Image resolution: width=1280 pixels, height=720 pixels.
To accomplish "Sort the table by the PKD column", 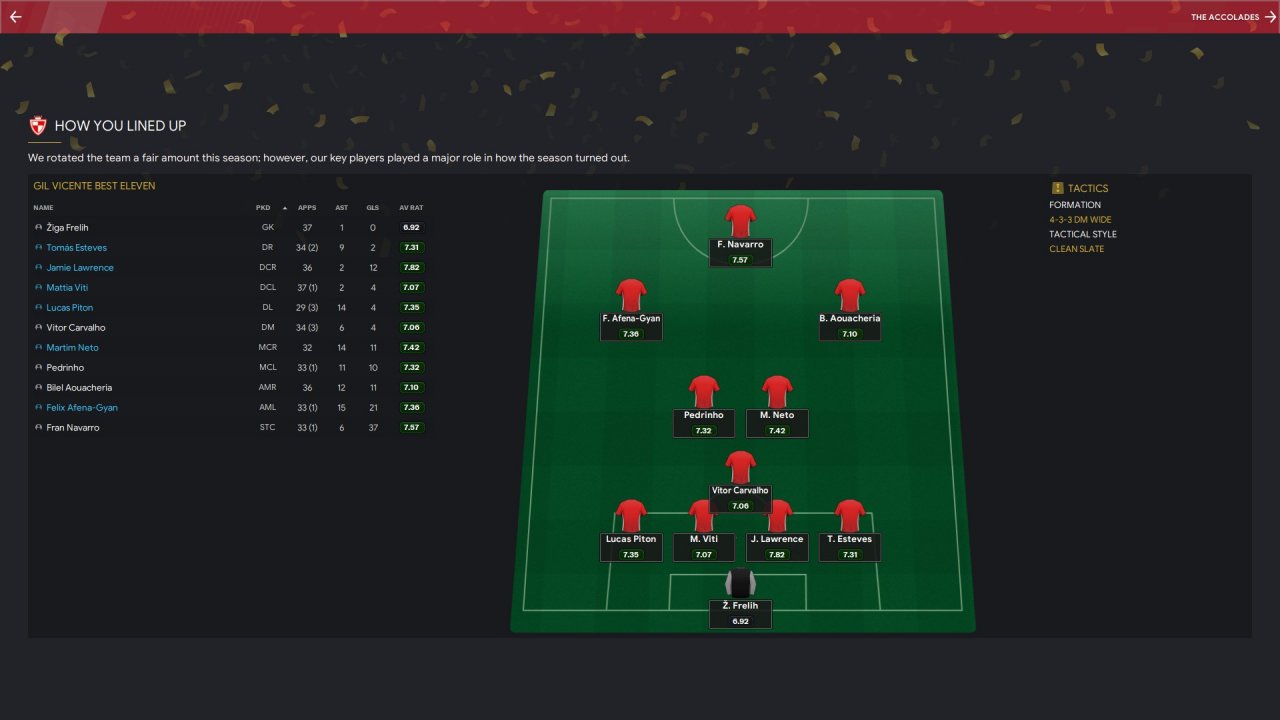I will click(x=263, y=208).
